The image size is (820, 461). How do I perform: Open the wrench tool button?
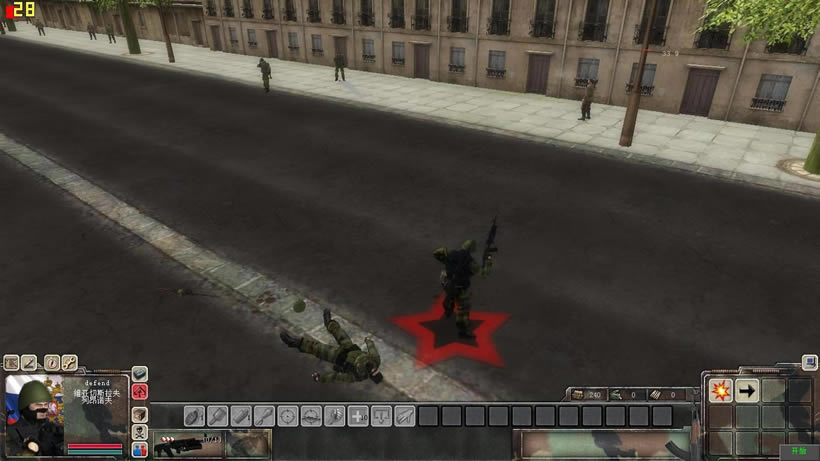coord(70,363)
